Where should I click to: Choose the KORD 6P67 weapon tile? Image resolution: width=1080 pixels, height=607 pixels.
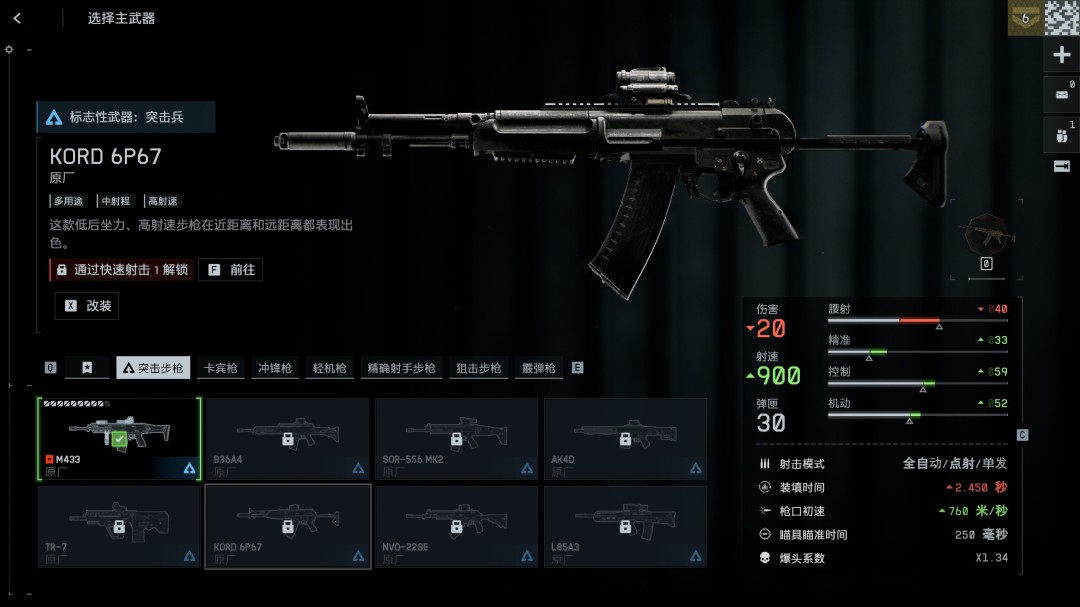pyautogui.click(x=287, y=526)
